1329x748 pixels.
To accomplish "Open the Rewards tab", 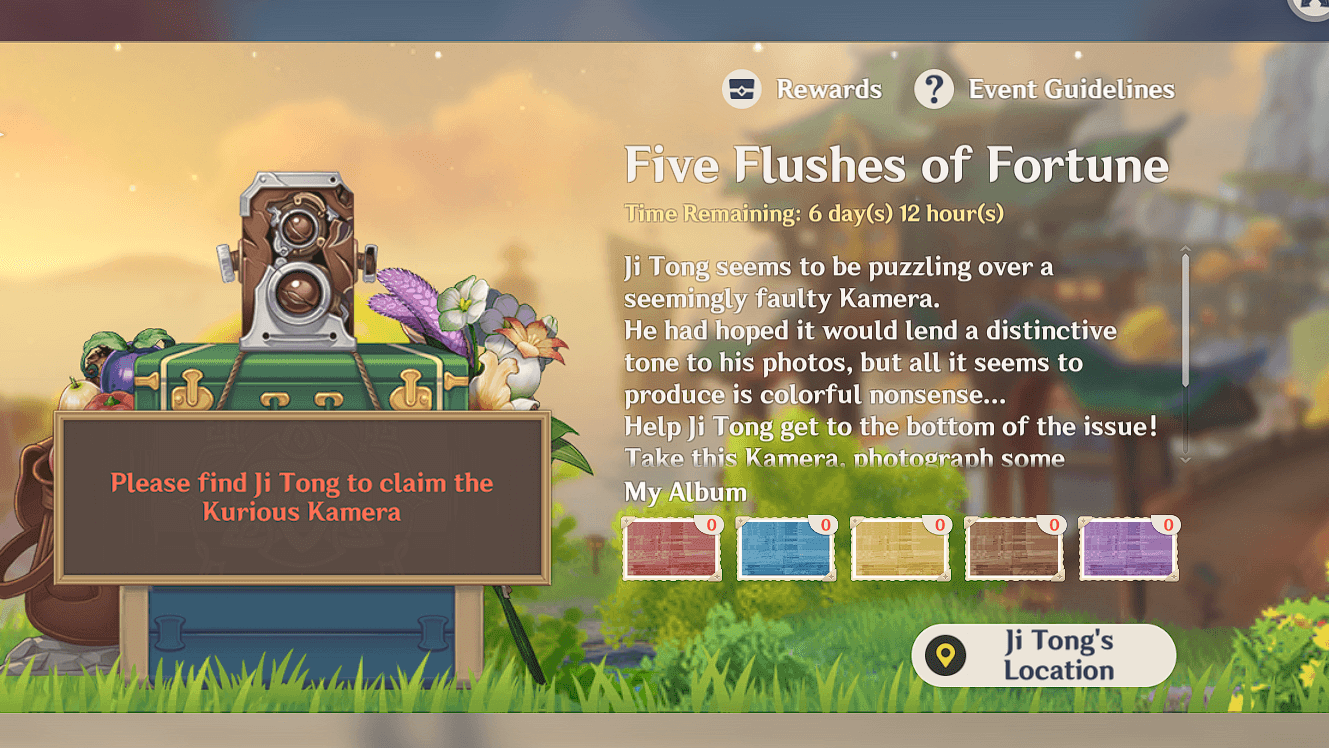I will click(827, 89).
